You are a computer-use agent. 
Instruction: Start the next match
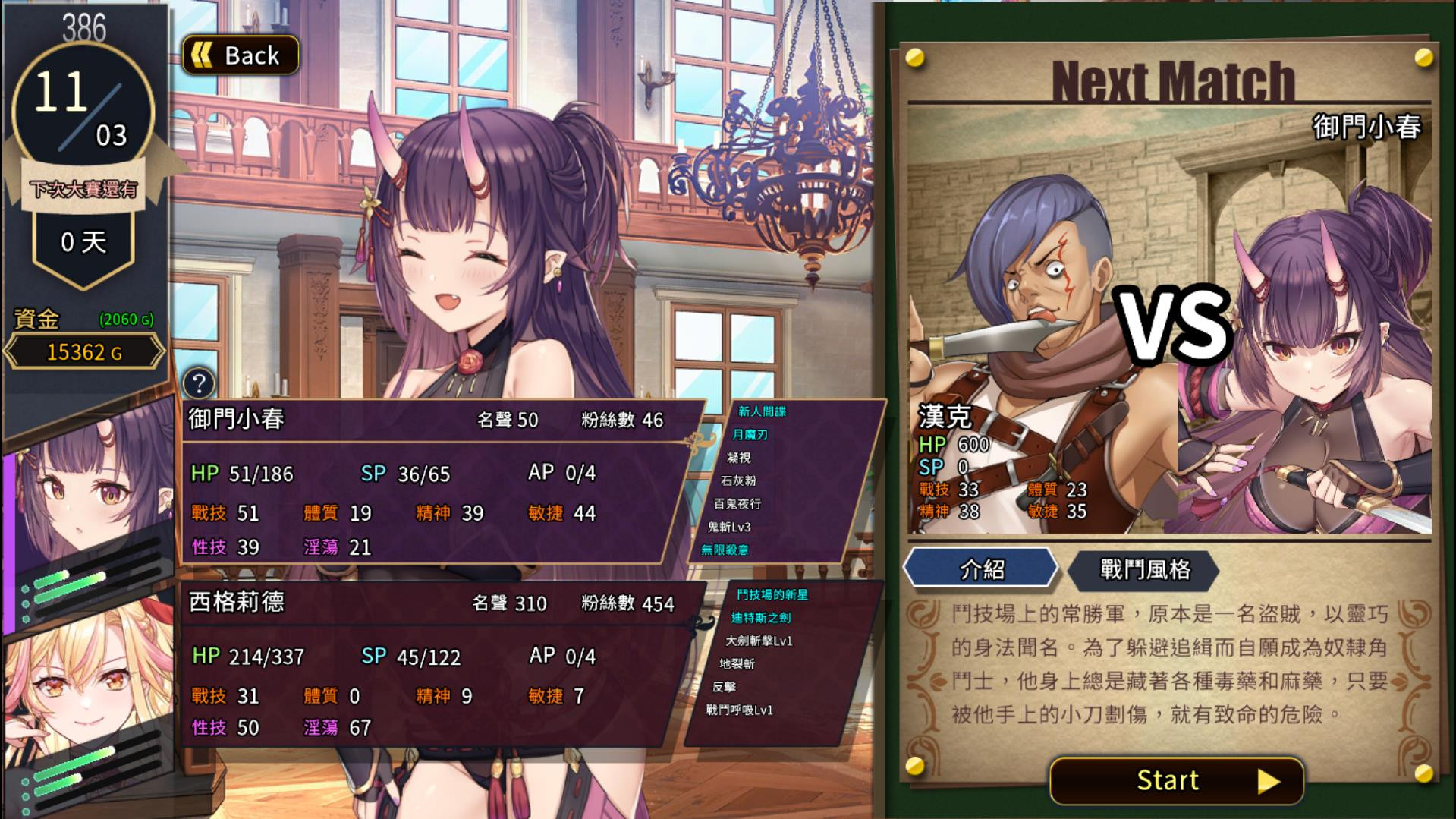[1176, 780]
